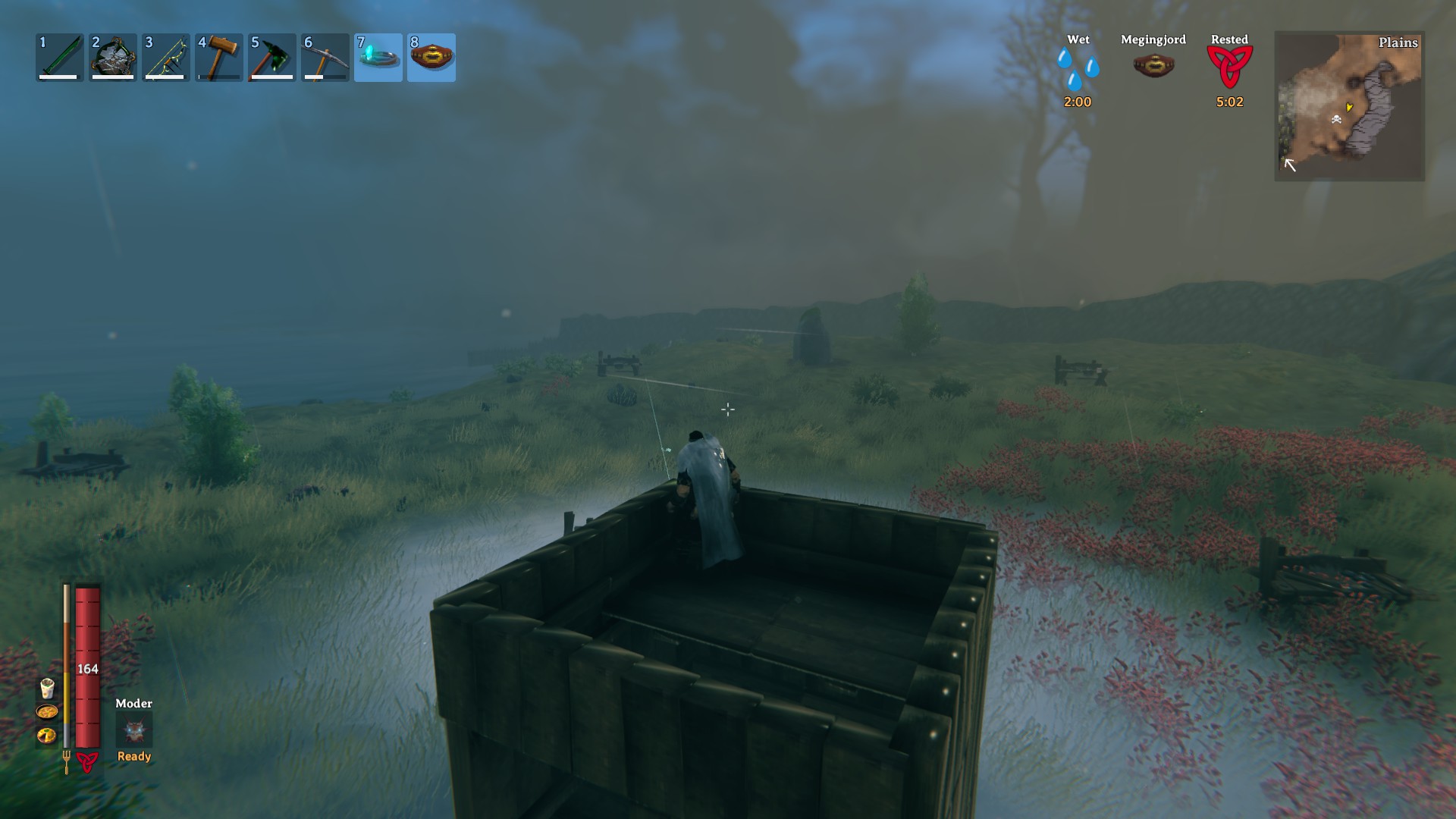
Task: Open the Plains minimap
Action: point(1350,106)
